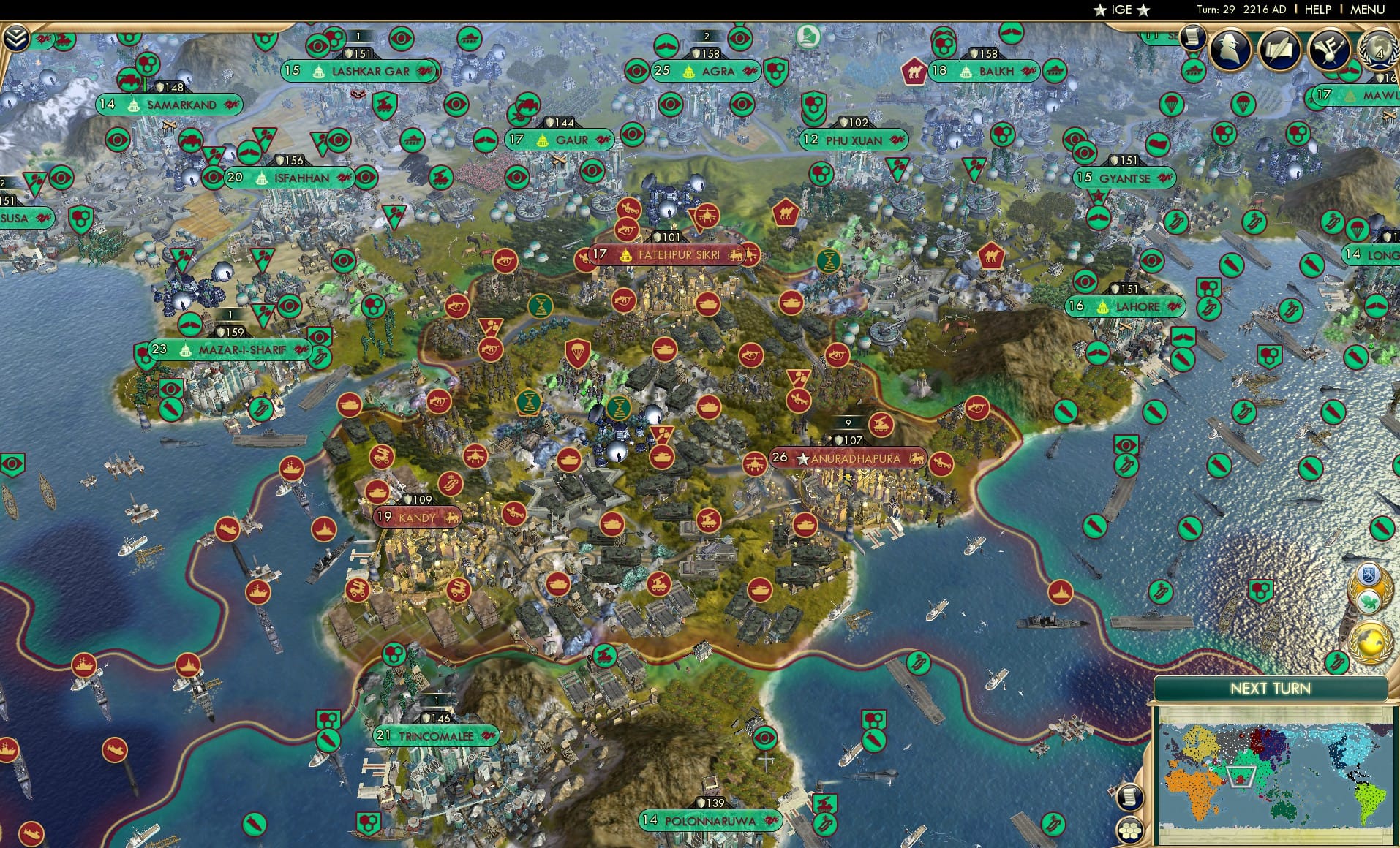This screenshot has width=1400, height=848.
Task: Open the Culture overview icon top right
Action: click(x=1330, y=48)
